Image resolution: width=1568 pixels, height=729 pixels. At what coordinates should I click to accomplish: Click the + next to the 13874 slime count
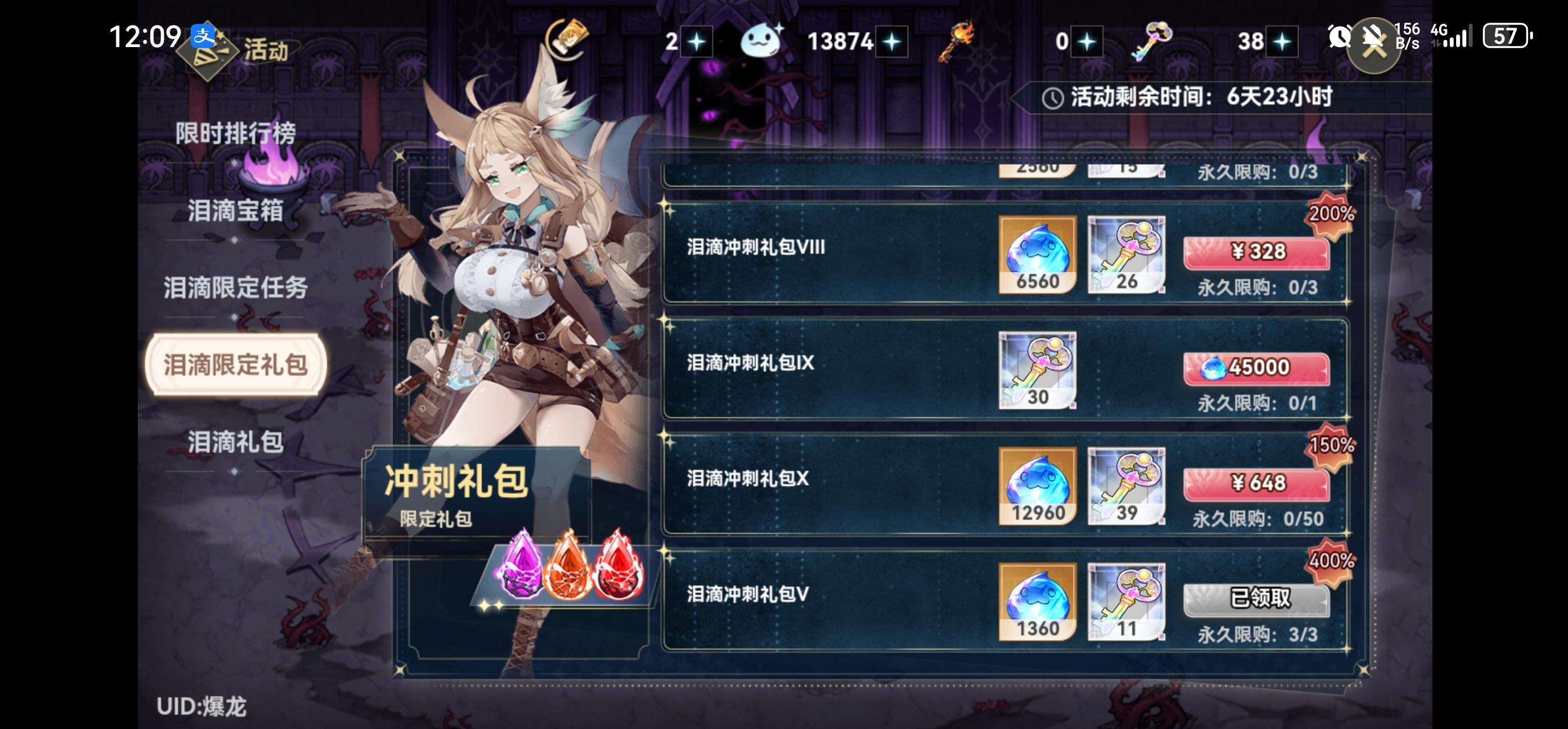[891, 41]
